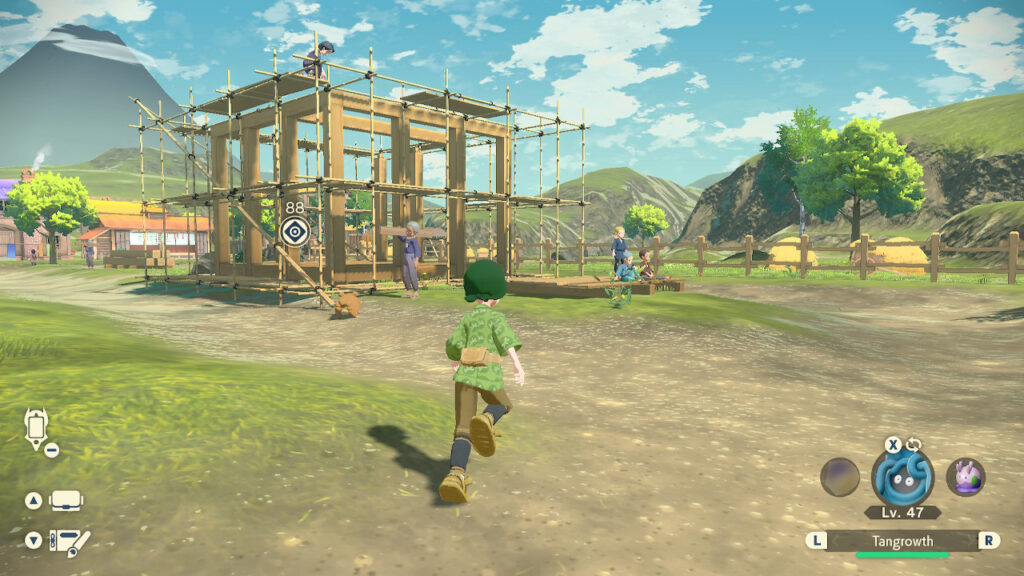Select the Tangrowth portrait
Image resolution: width=1024 pixels, height=576 pixels.
coord(902,477)
